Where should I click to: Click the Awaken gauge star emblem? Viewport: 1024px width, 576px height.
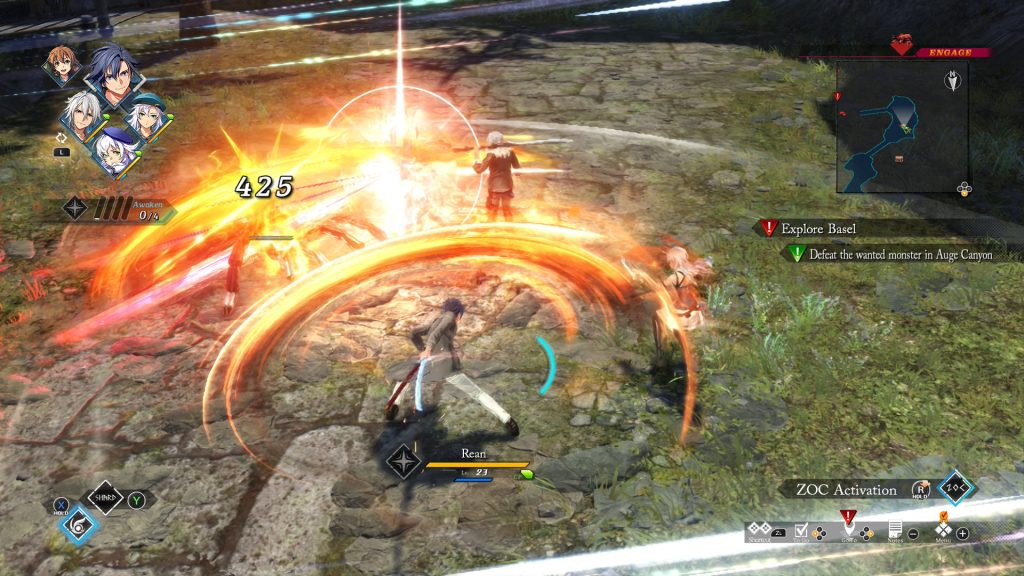pyautogui.click(x=76, y=208)
